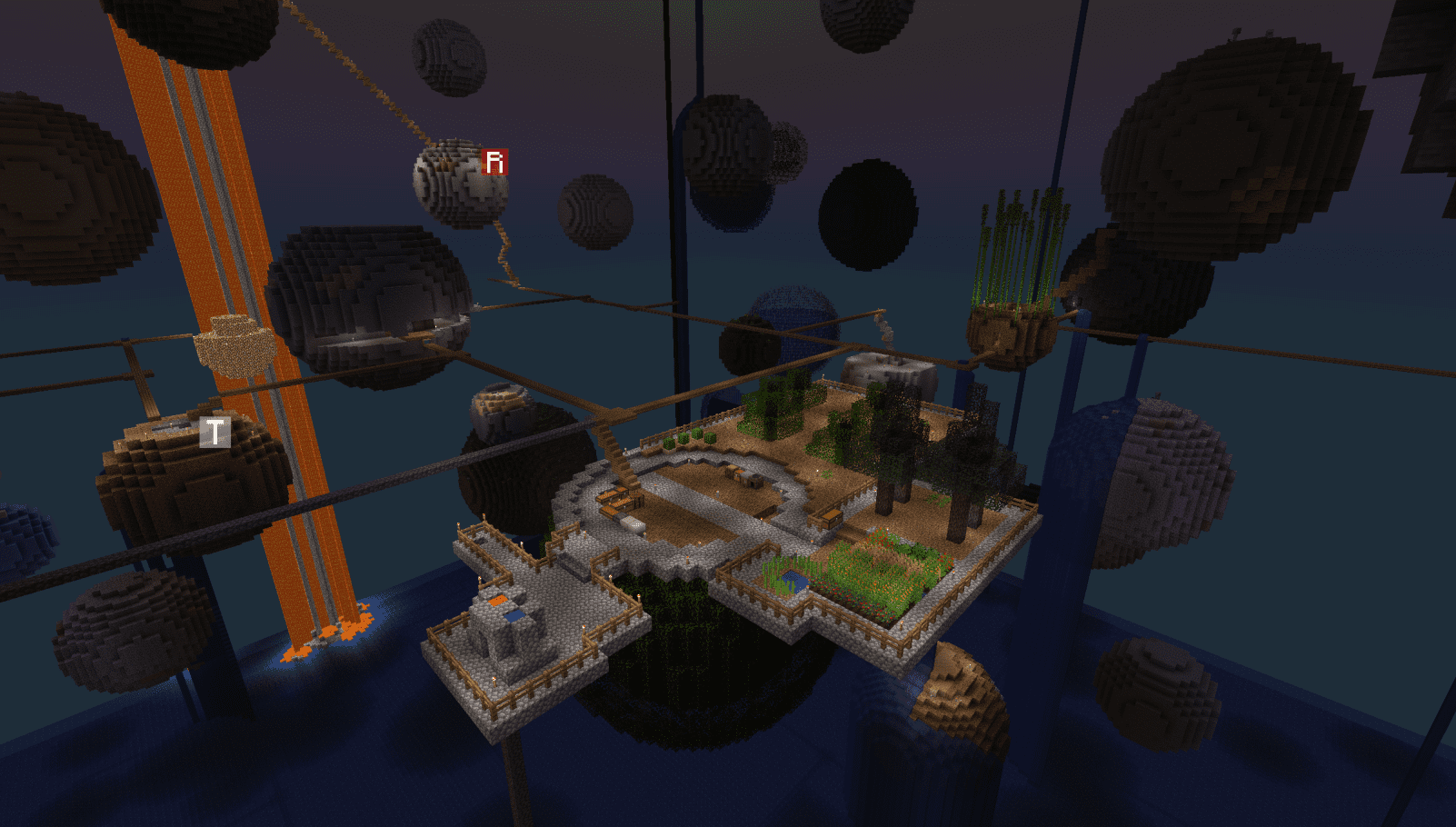Click the red R map marker

(x=494, y=162)
